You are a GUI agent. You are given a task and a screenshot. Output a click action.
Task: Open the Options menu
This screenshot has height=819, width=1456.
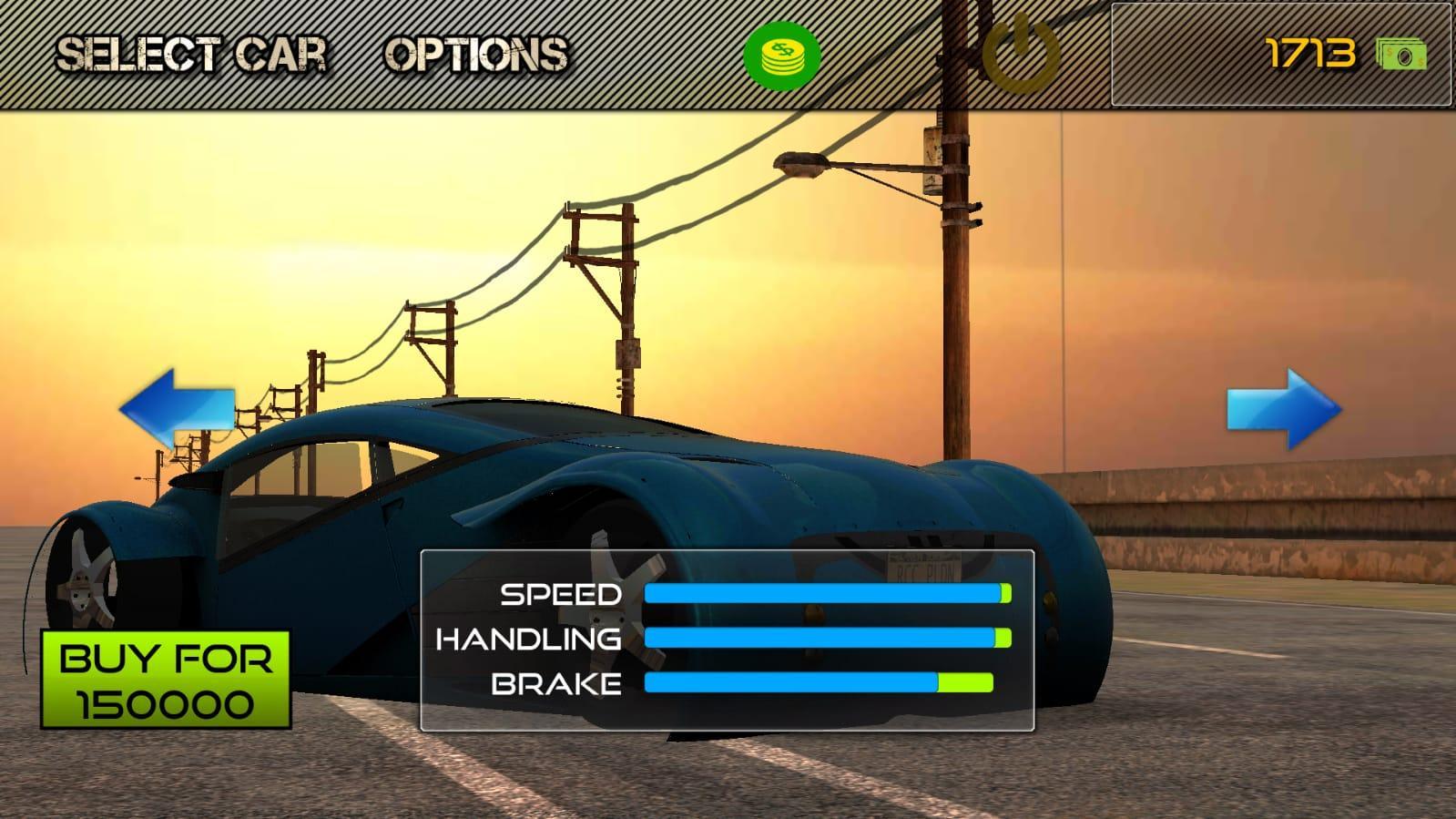475,55
